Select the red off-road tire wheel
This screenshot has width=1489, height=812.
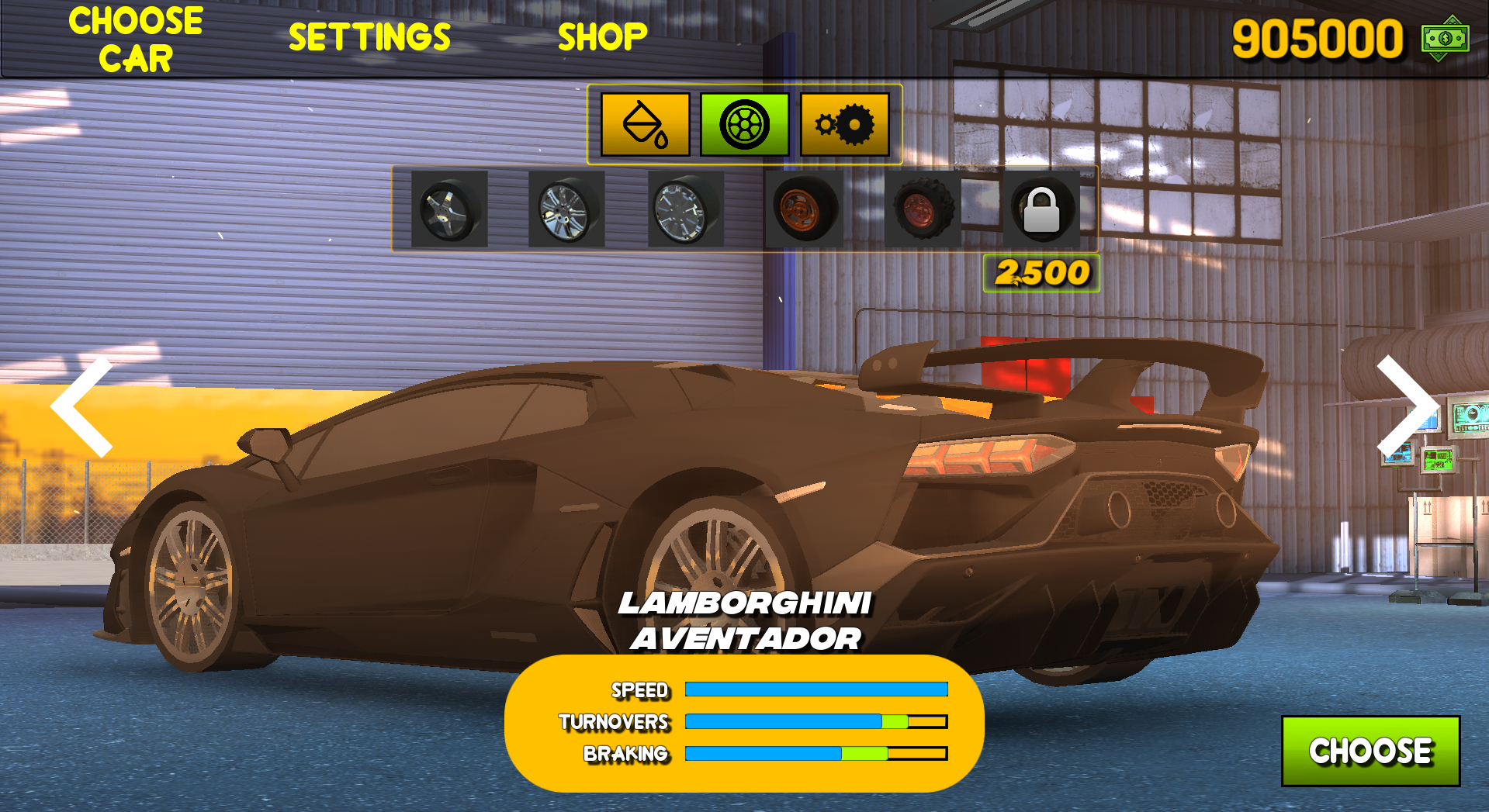pos(923,209)
